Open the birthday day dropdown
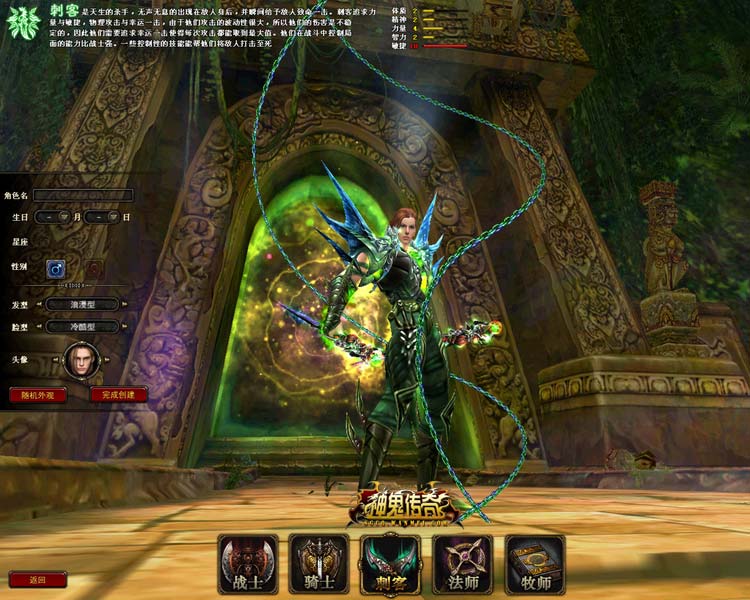The height and width of the screenshot is (600, 750). pyautogui.click(x=112, y=217)
